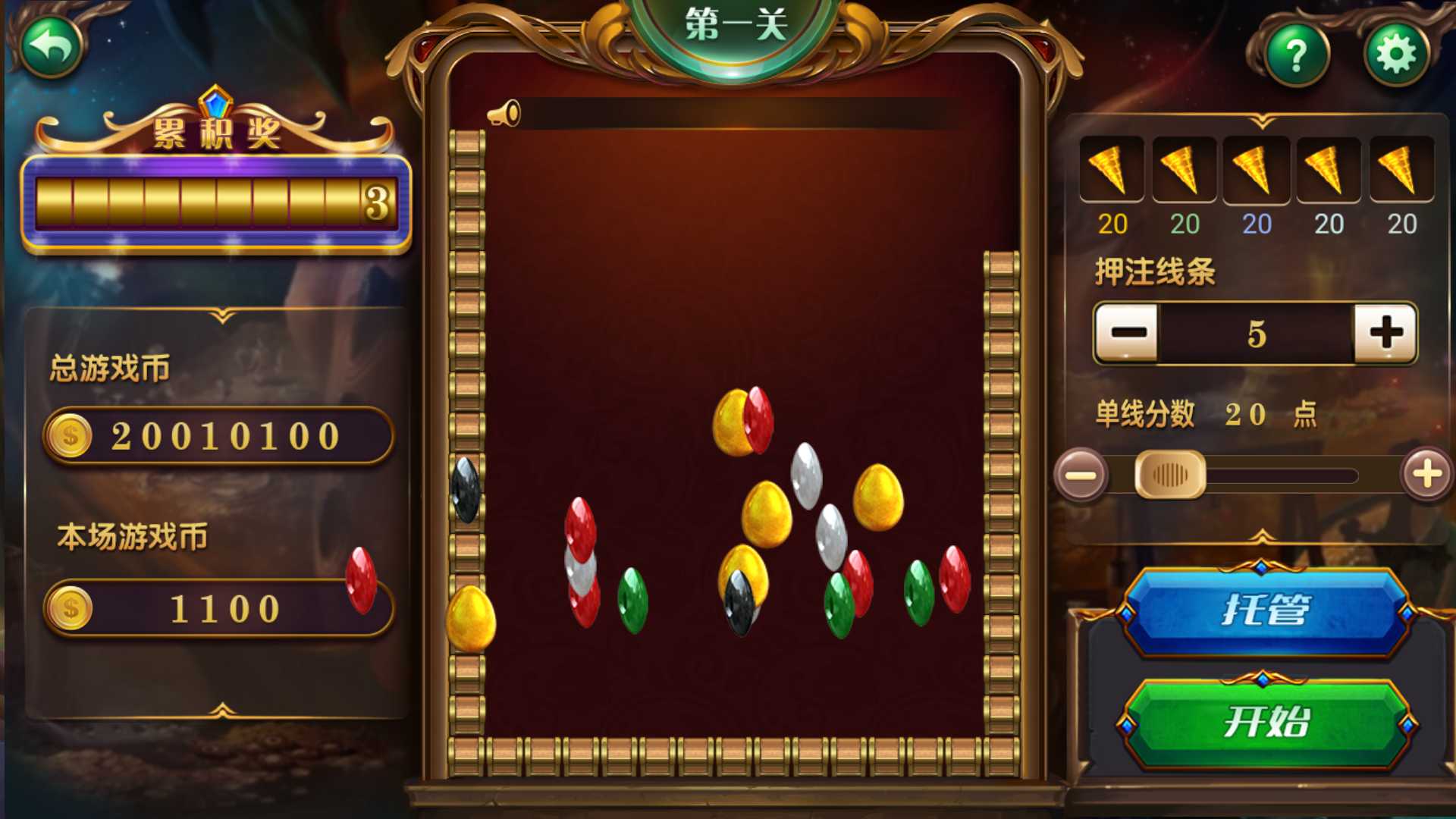Viewport: 1456px width, 819px height.
Task: Open the help question mark button
Action: tap(1297, 55)
